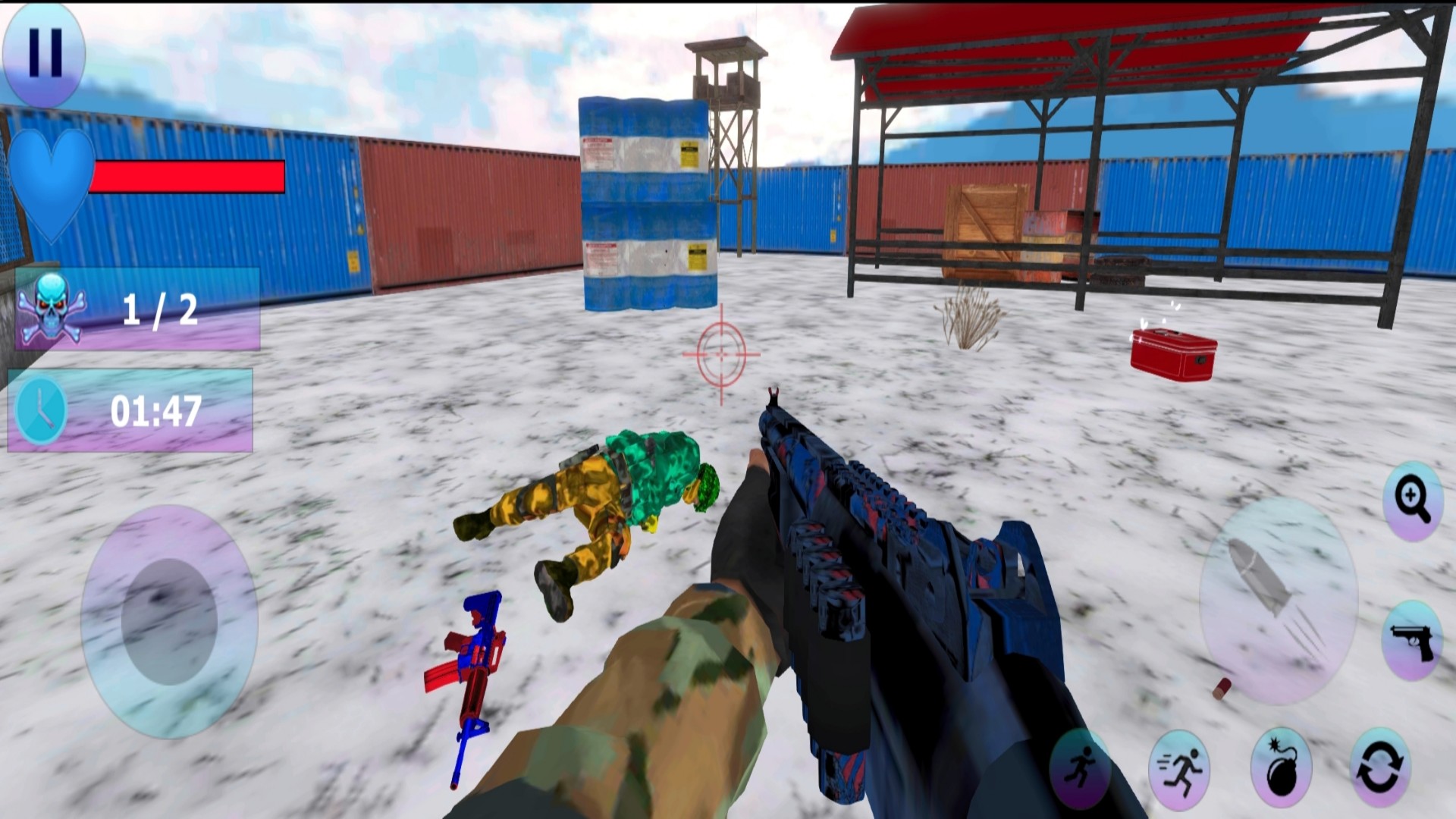This screenshot has height=819, width=1456.
Task: Click the crosshair reticle at screen center
Action: coord(720,353)
